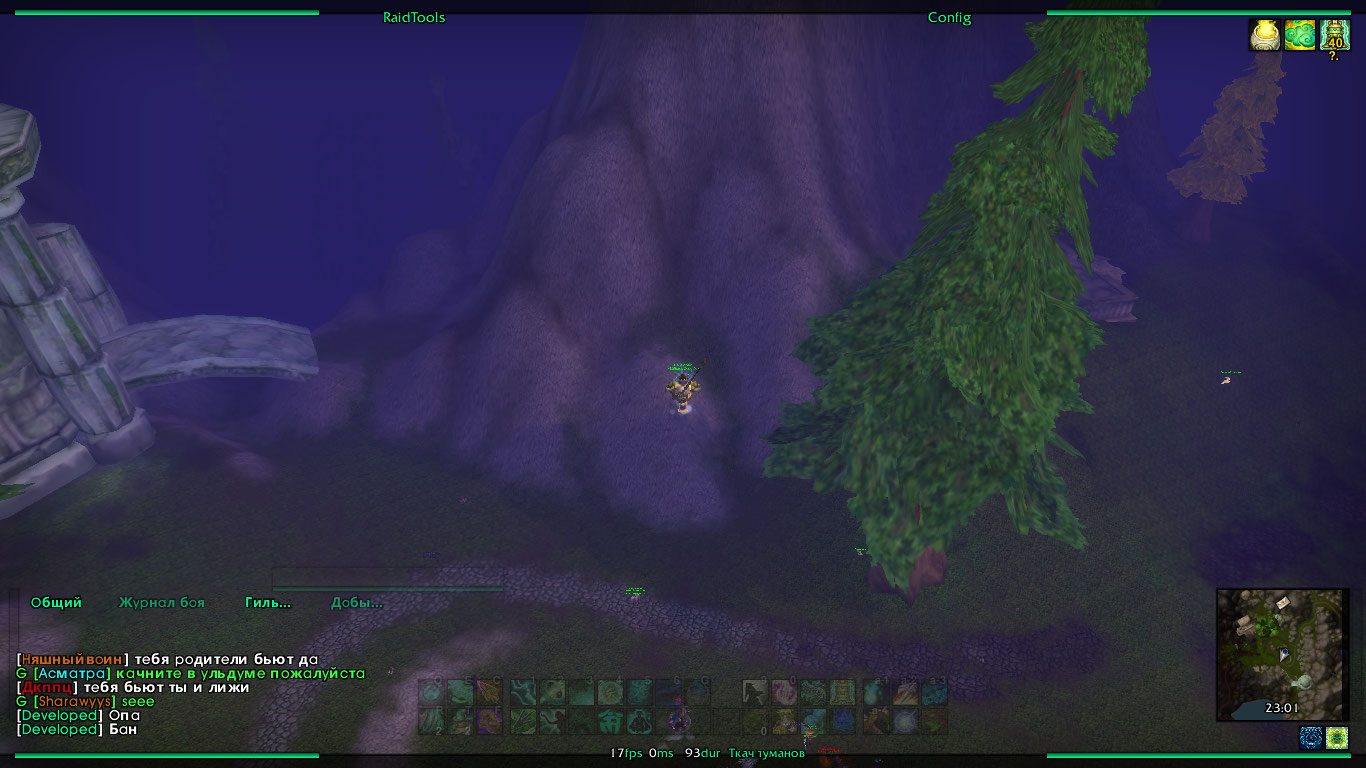Image resolution: width=1366 pixels, height=768 pixels.
Task: Click the Дкппц name in chat
Action: 47,688
